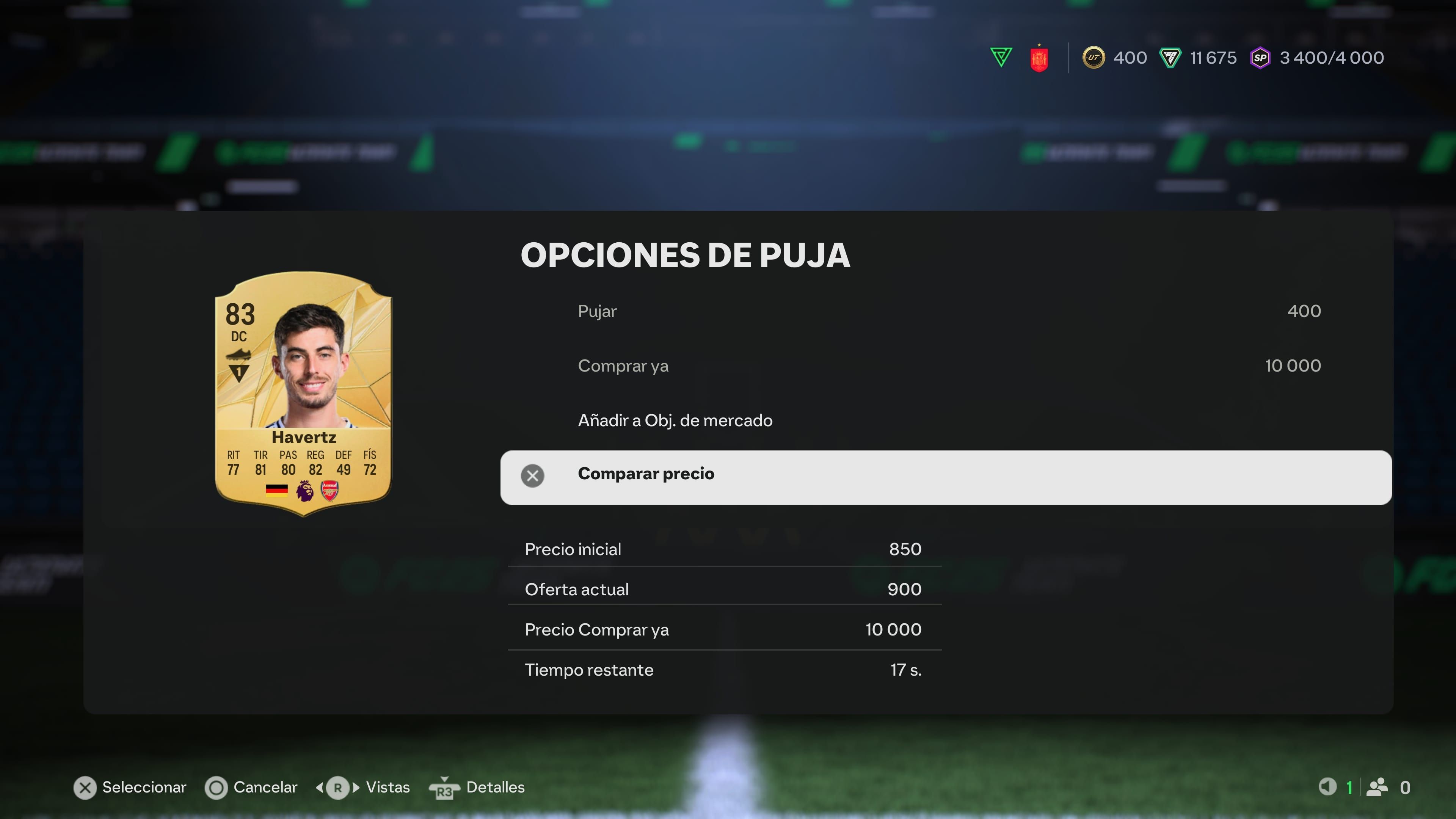The width and height of the screenshot is (1456, 819).
Task: Select the green EA FC triangle logo
Action: coord(1001,56)
